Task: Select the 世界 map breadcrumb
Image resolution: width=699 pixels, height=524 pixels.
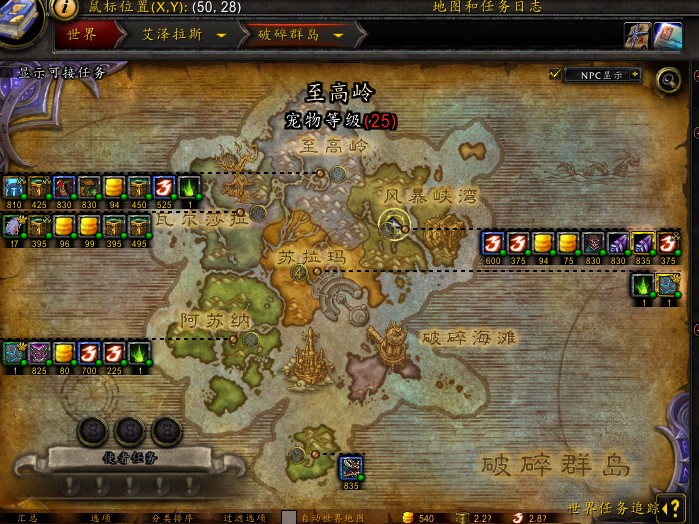Action: point(82,34)
